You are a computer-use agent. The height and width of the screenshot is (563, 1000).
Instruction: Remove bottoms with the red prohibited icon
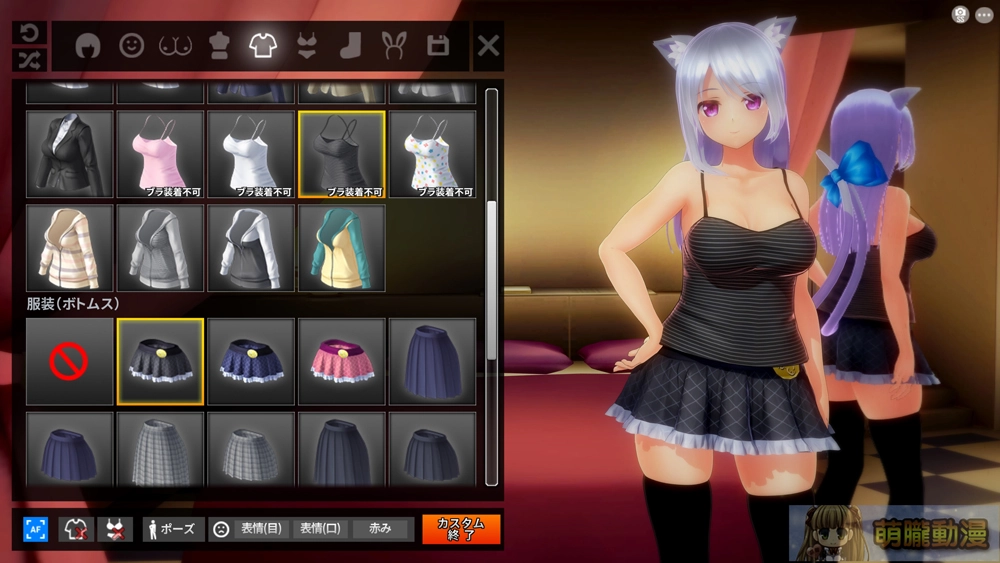tap(69, 361)
